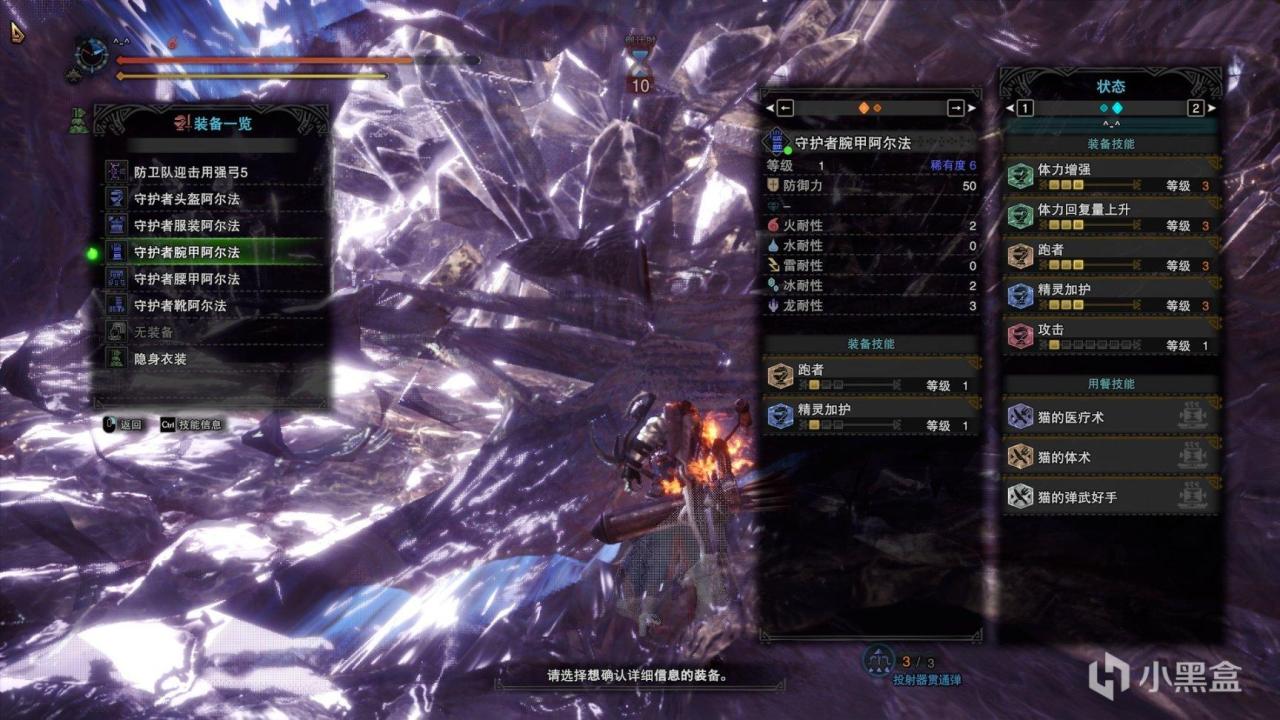Click right arrow on equipment detail panel
The image size is (1280, 720).
click(x=956, y=108)
